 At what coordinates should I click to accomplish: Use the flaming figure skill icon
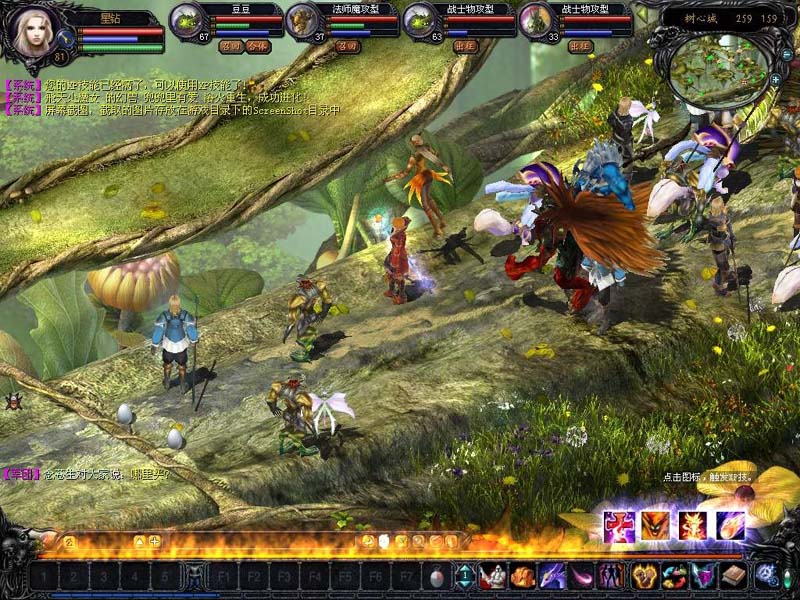692,525
